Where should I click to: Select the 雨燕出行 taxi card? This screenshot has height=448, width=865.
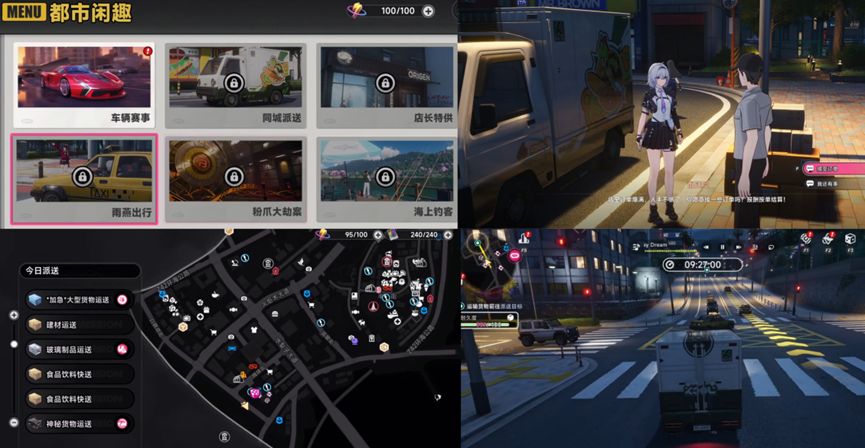(x=84, y=180)
